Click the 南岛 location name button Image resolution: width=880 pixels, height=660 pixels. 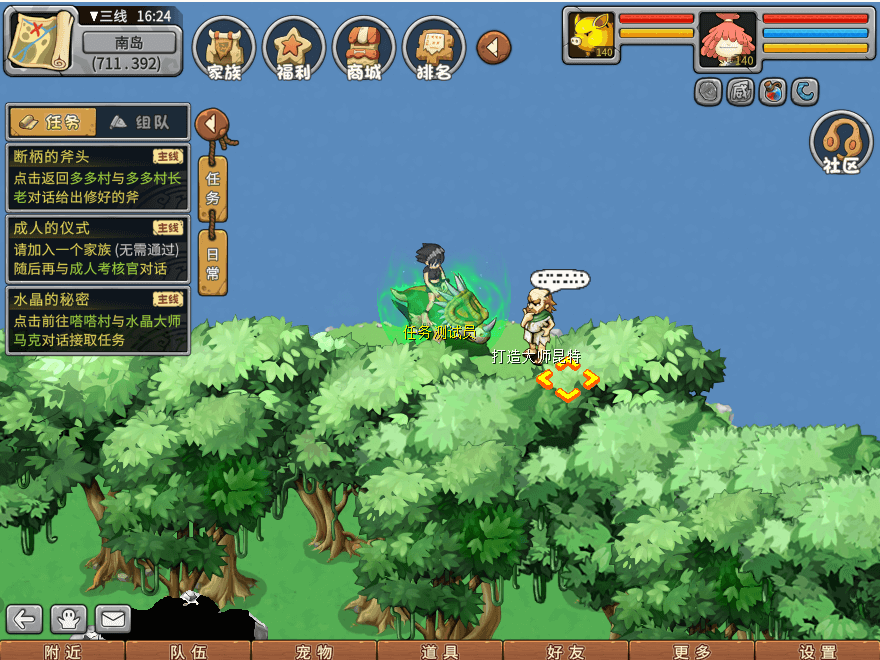click(x=129, y=43)
